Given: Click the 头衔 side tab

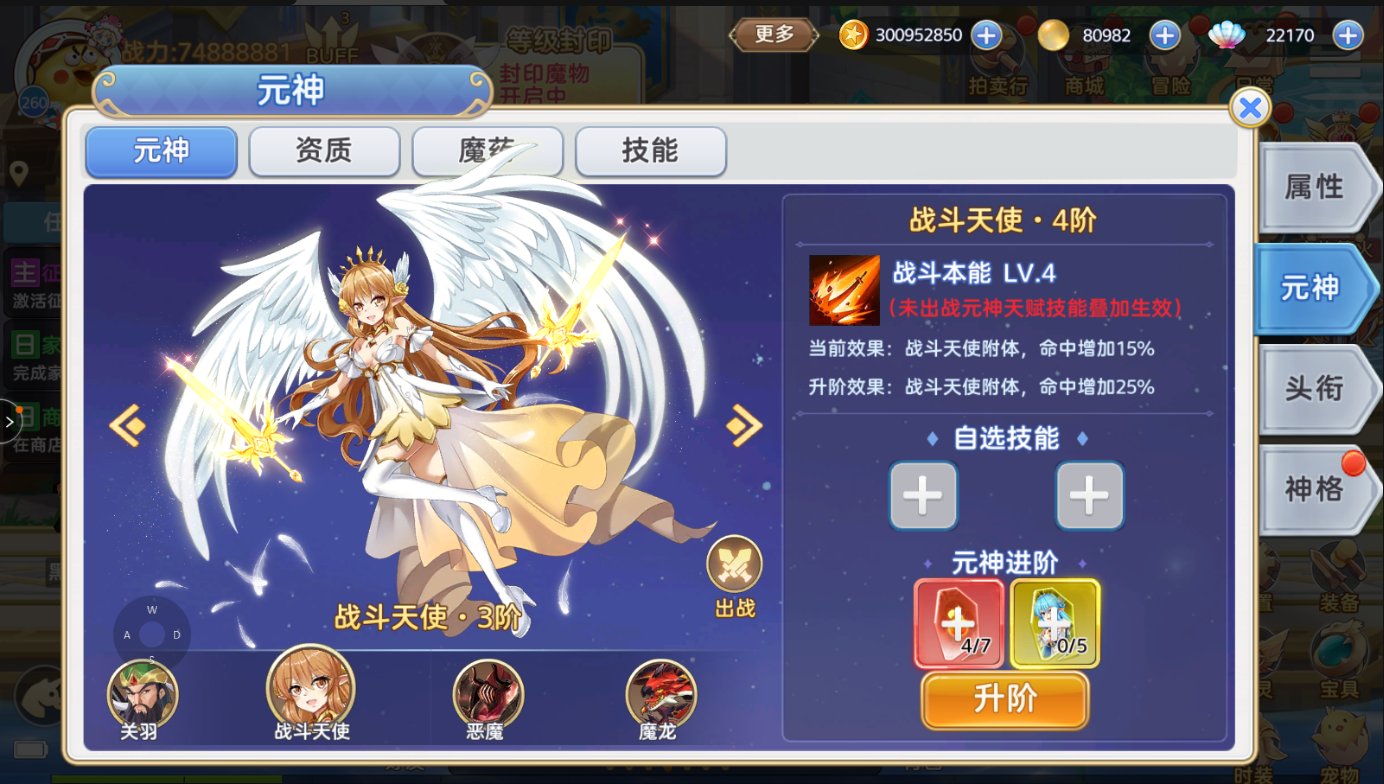Looking at the screenshot, I should [x=1314, y=389].
